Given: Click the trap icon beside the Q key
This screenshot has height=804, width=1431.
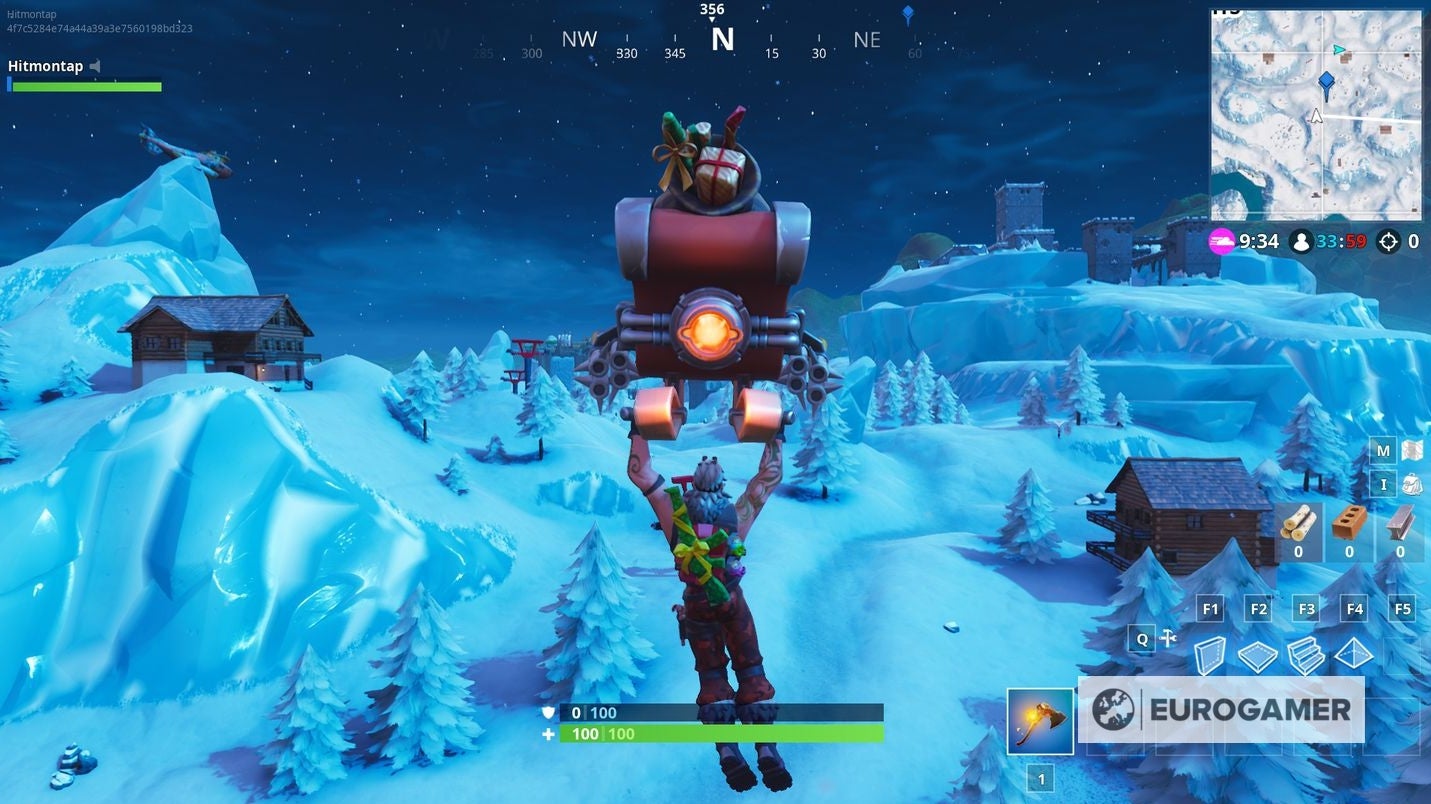Looking at the screenshot, I should 1168,638.
